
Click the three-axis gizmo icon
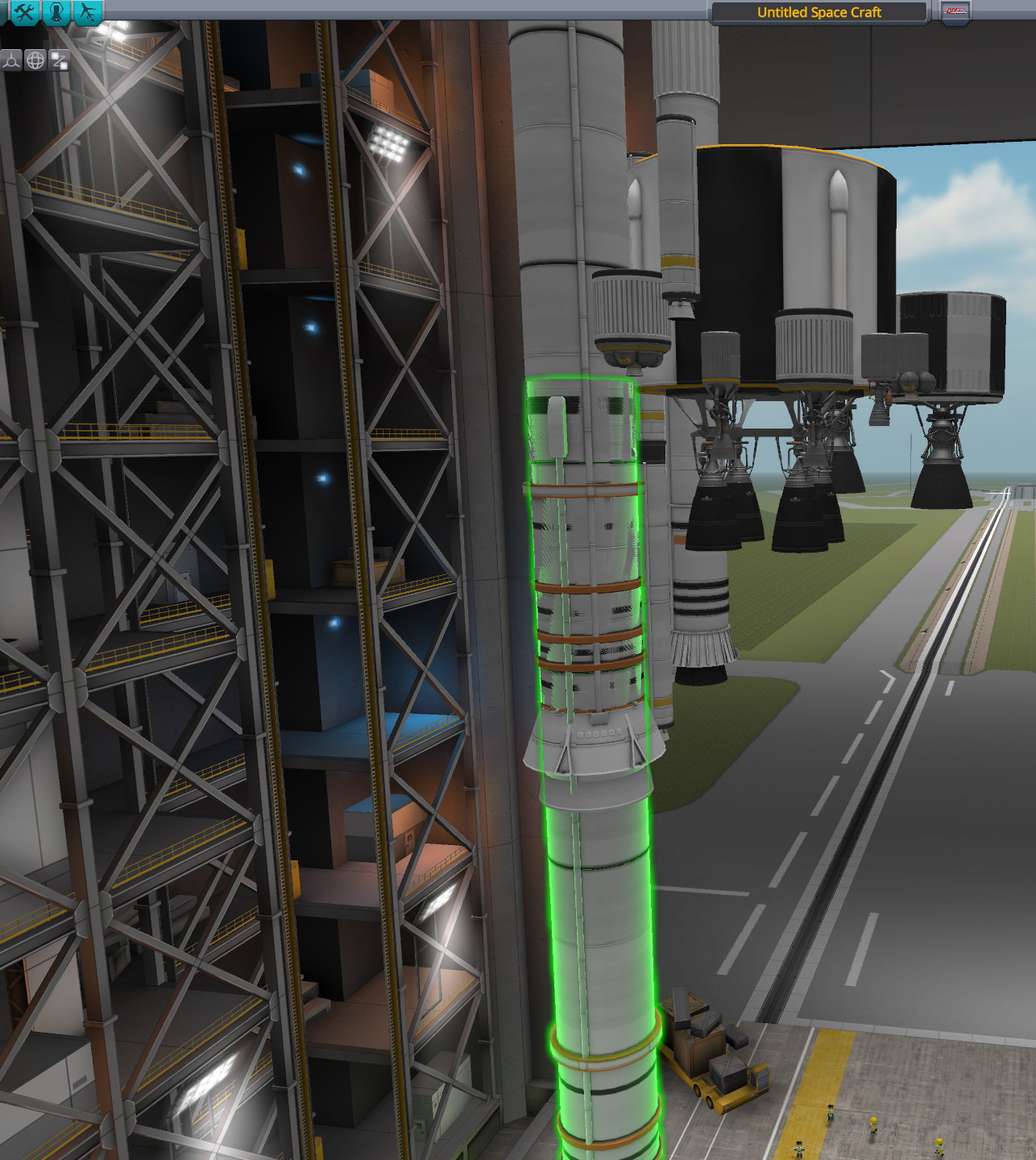tap(11, 60)
